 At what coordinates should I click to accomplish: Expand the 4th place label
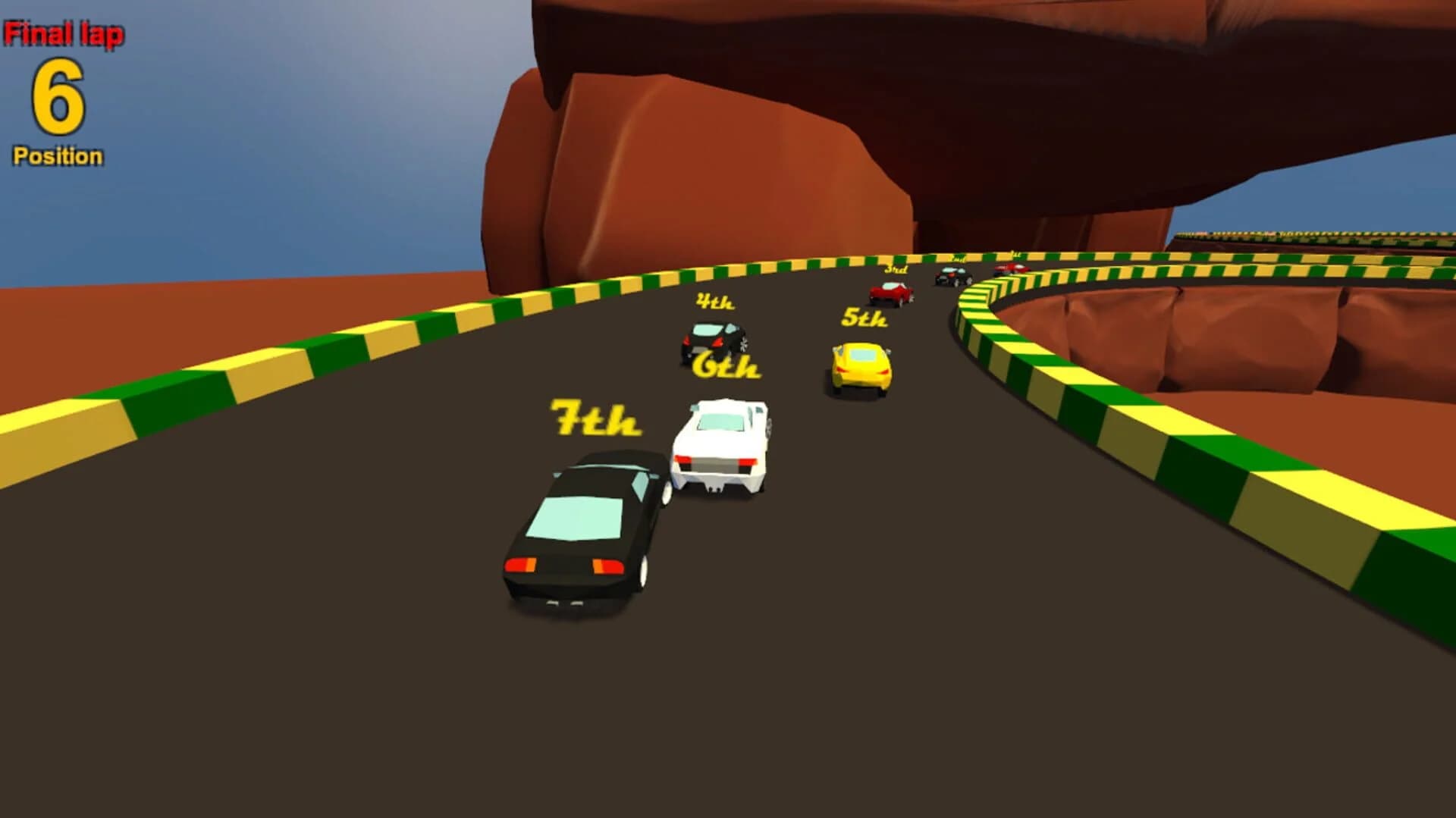(x=714, y=301)
